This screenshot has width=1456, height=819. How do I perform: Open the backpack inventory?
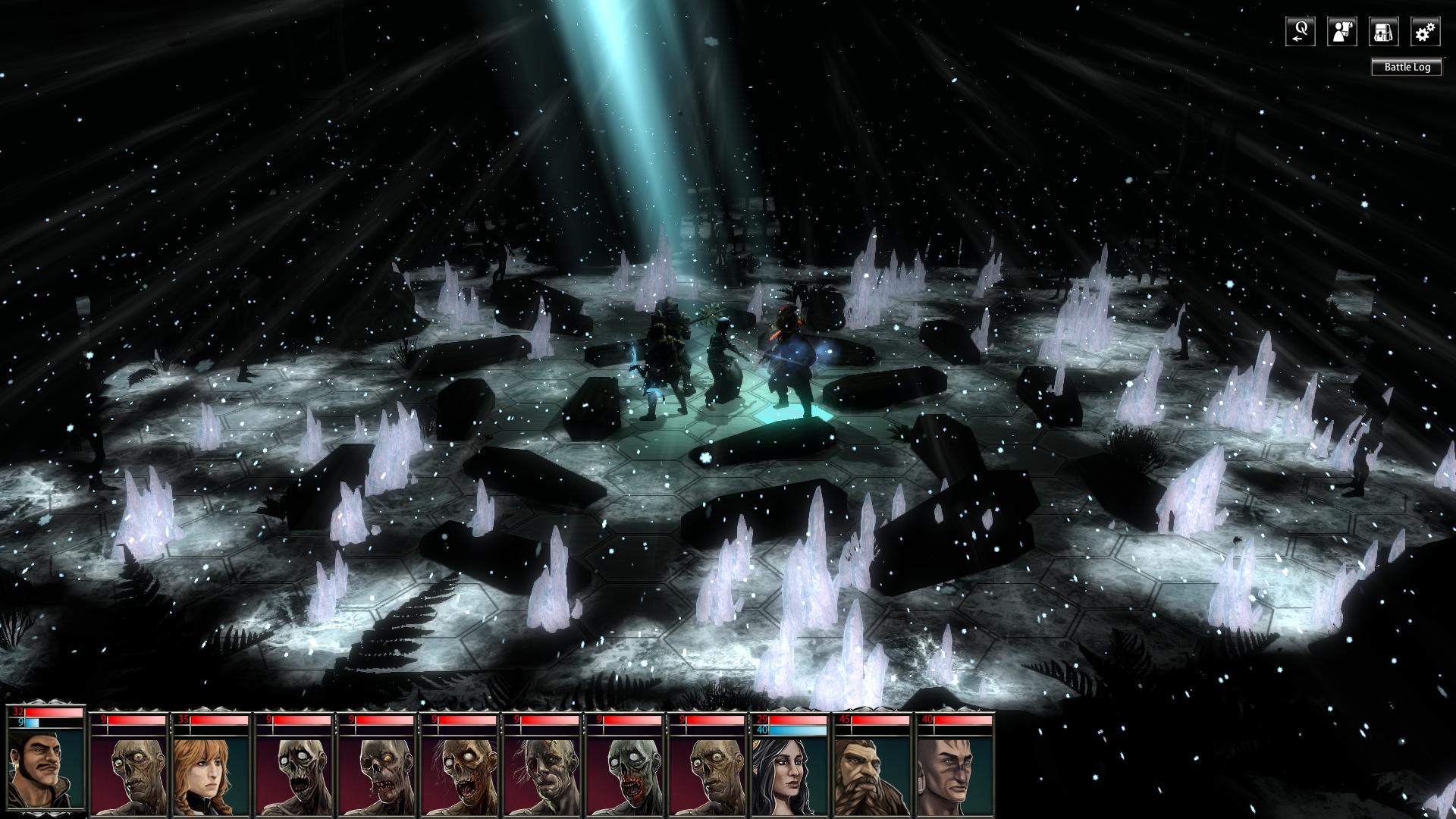click(1384, 32)
